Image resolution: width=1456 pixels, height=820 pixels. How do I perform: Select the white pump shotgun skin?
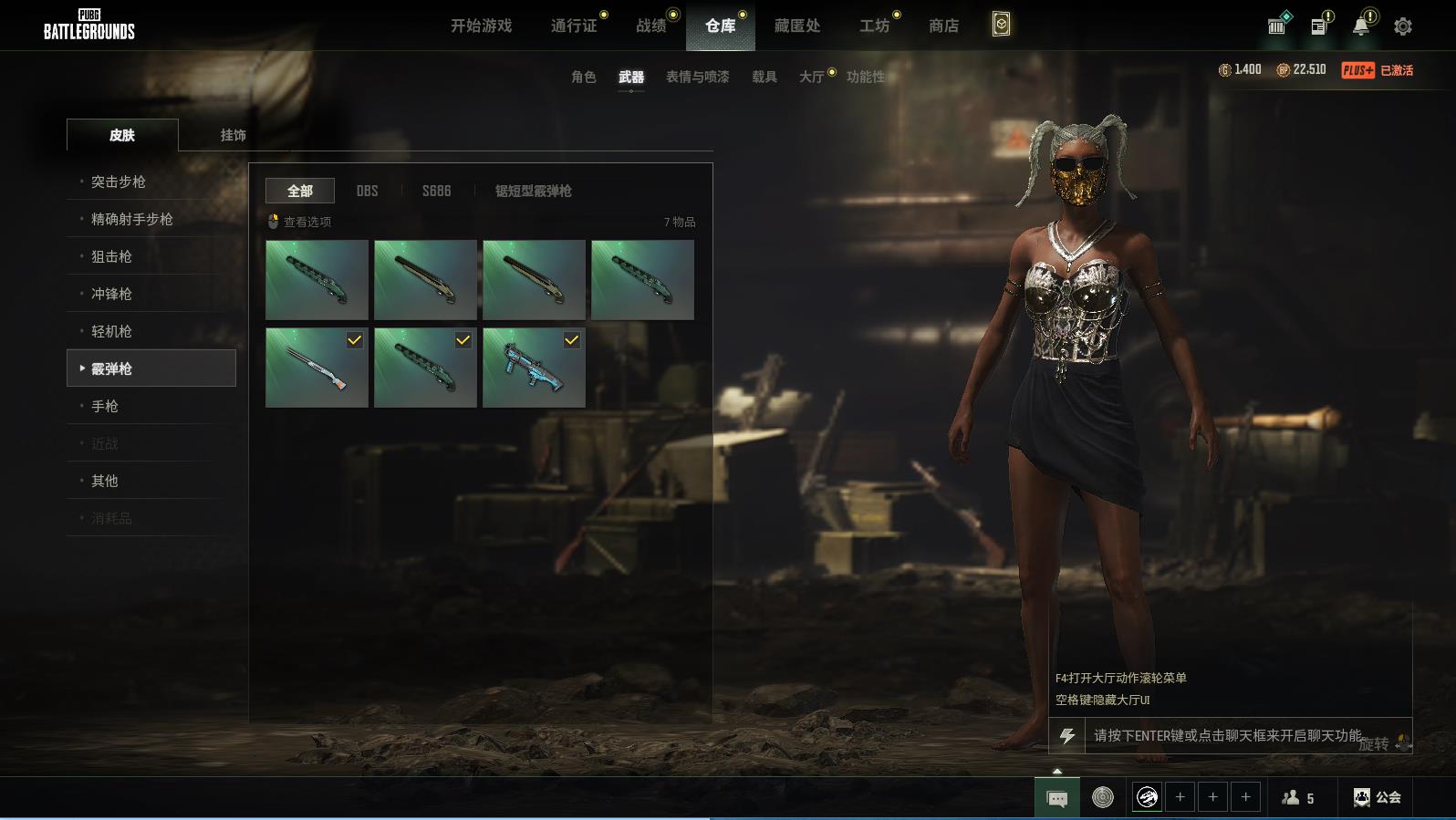click(x=317, y=368)
